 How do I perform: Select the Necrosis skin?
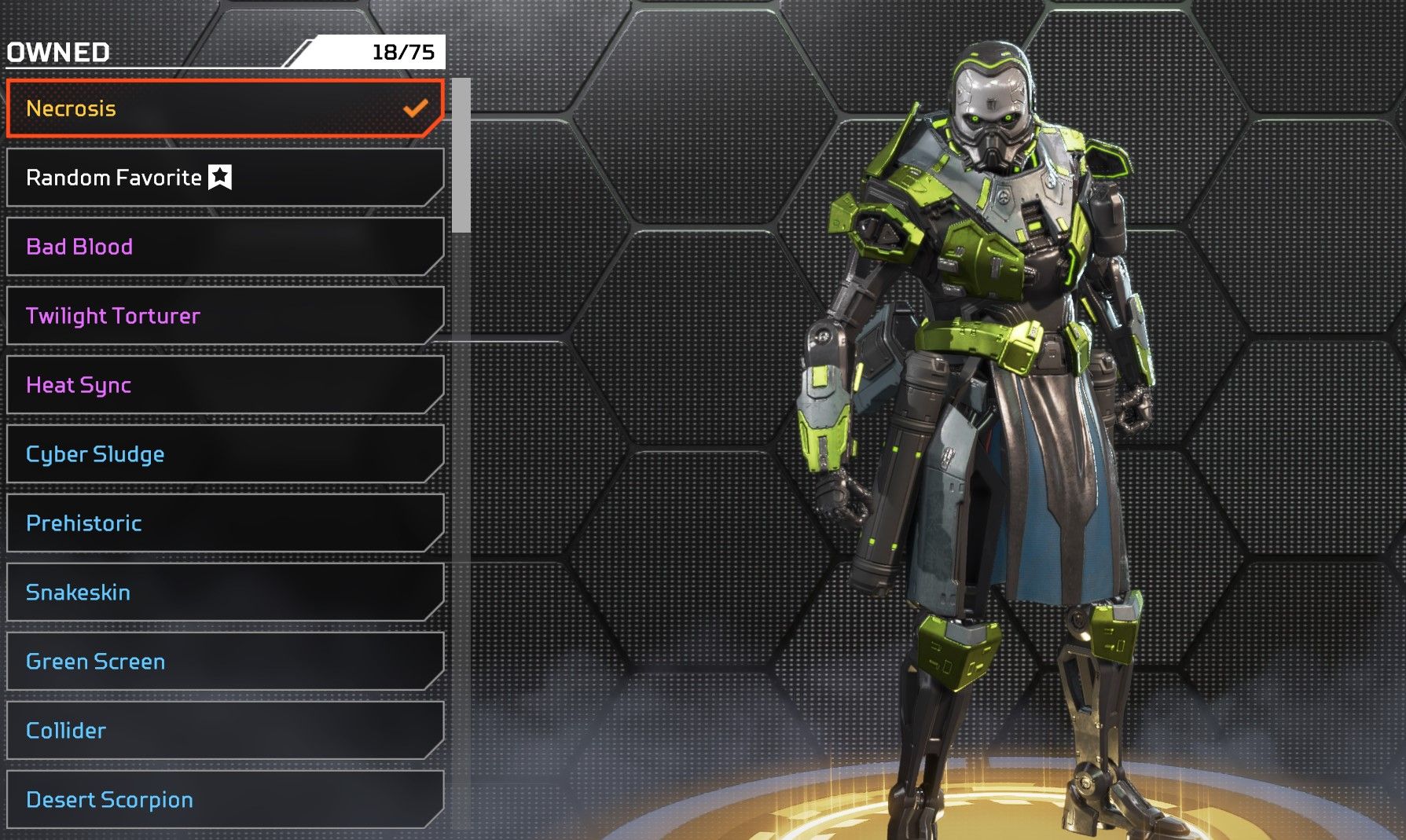coord(225,108)
